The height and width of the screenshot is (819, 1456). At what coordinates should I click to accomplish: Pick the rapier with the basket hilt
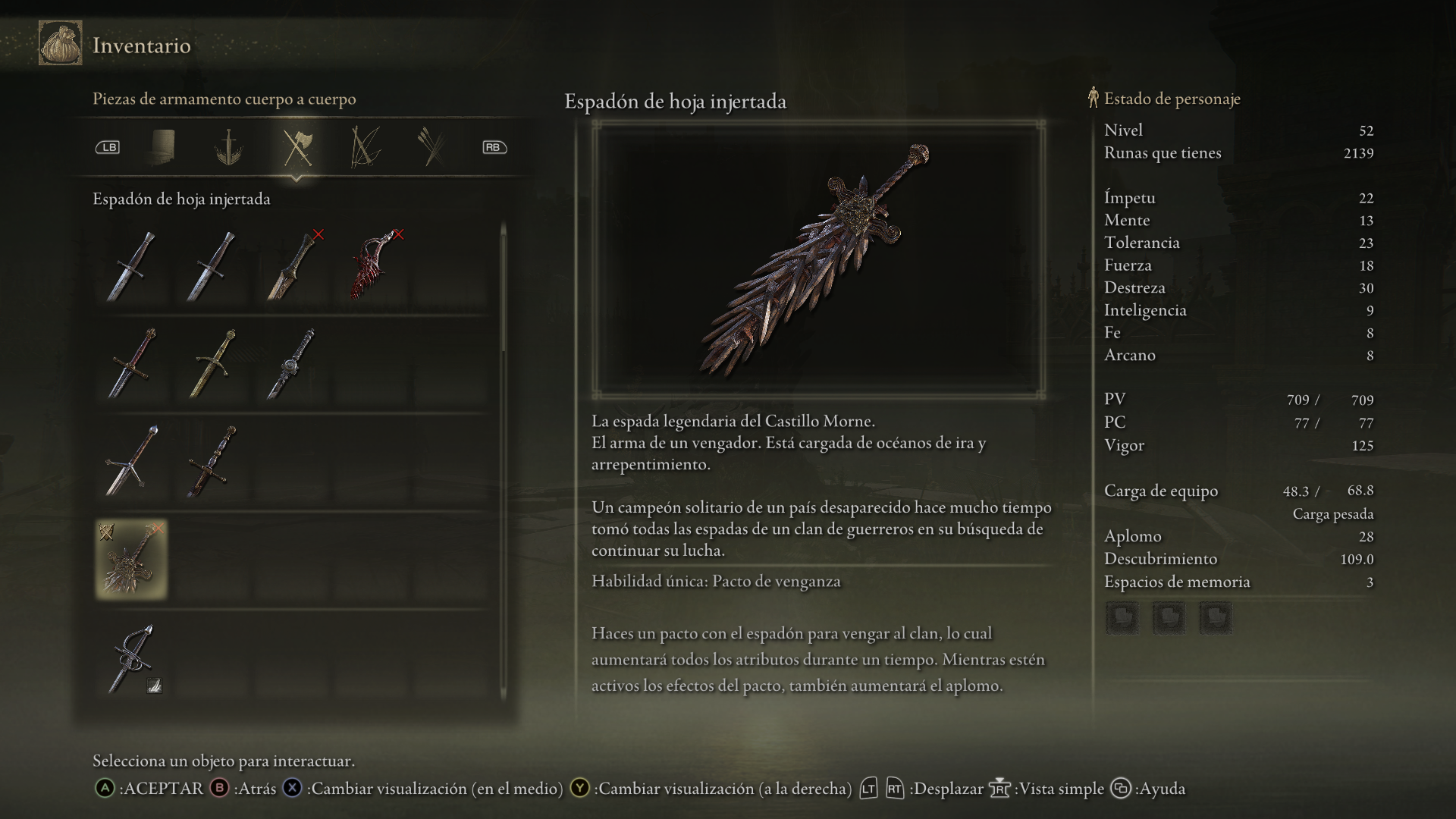point(133,657)
